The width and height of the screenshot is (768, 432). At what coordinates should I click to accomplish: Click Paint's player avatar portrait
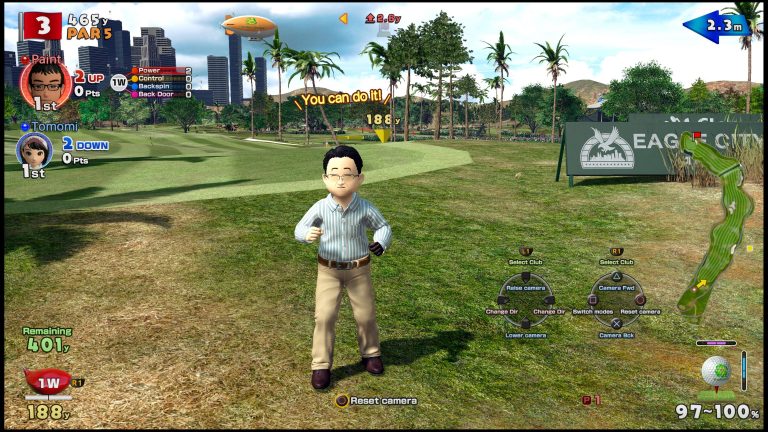(44, 81)
